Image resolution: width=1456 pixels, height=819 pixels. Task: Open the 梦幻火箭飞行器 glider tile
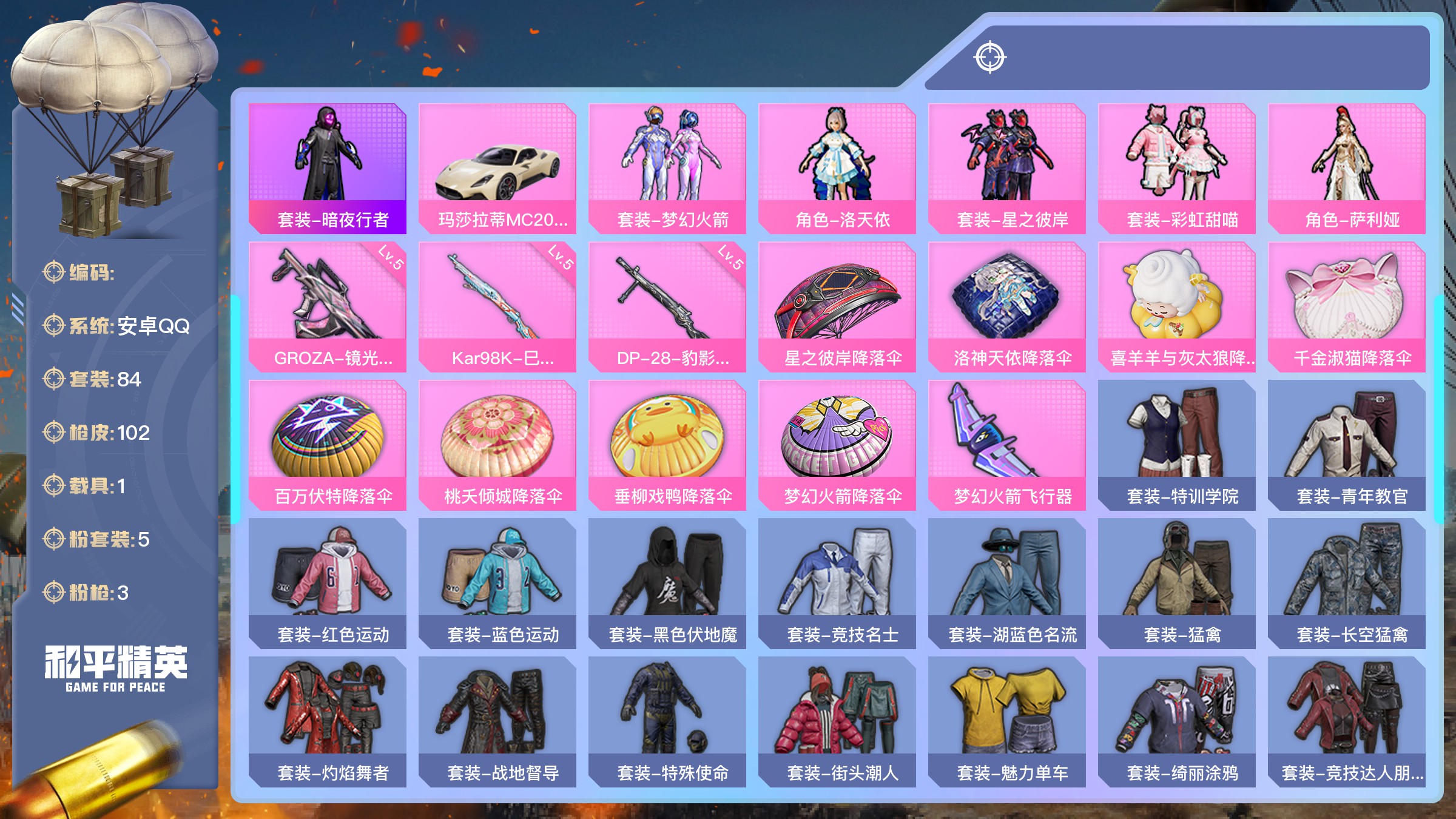click(x=1006, y=445)
